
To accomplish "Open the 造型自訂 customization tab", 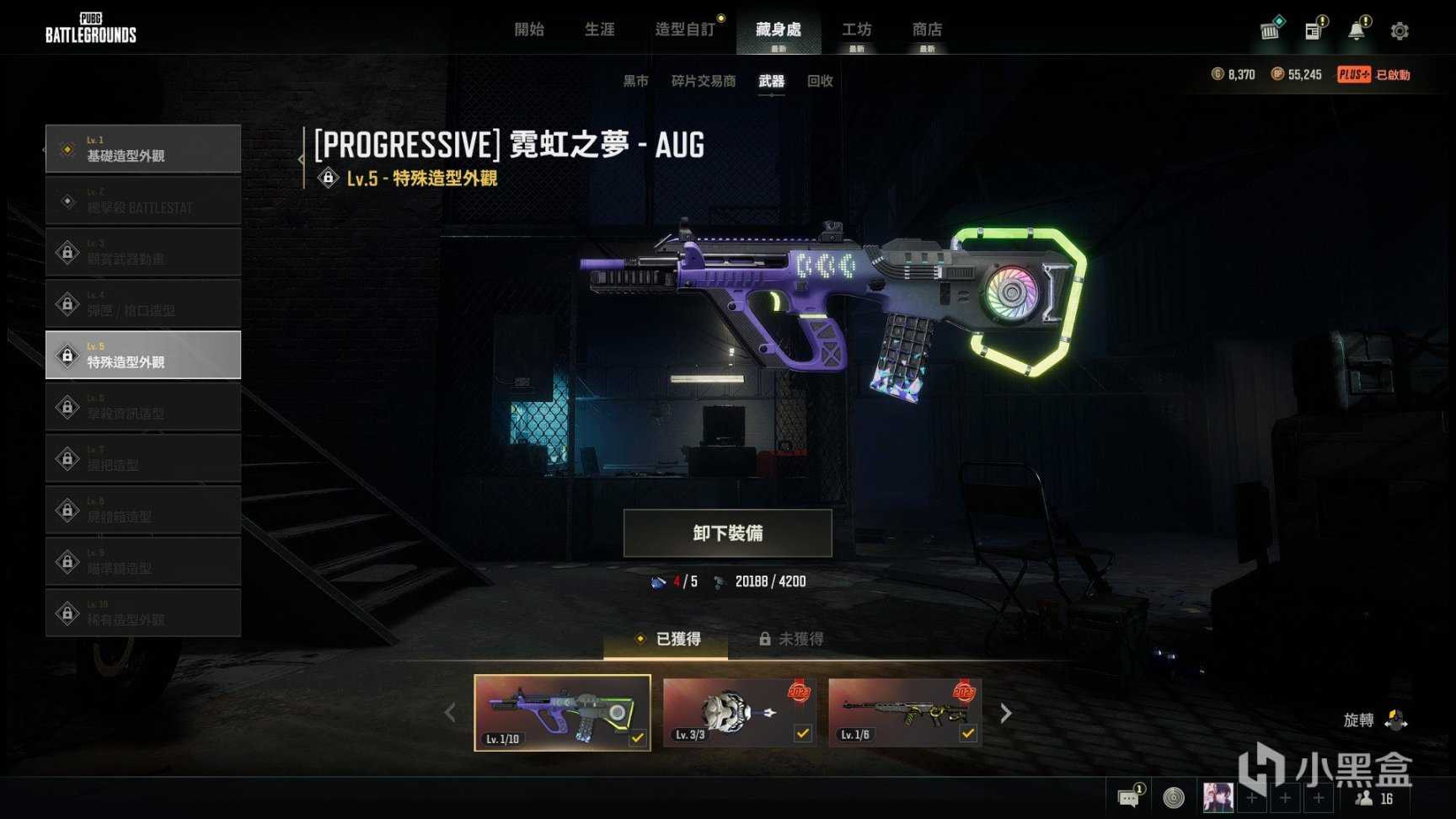I will point(684,29).
